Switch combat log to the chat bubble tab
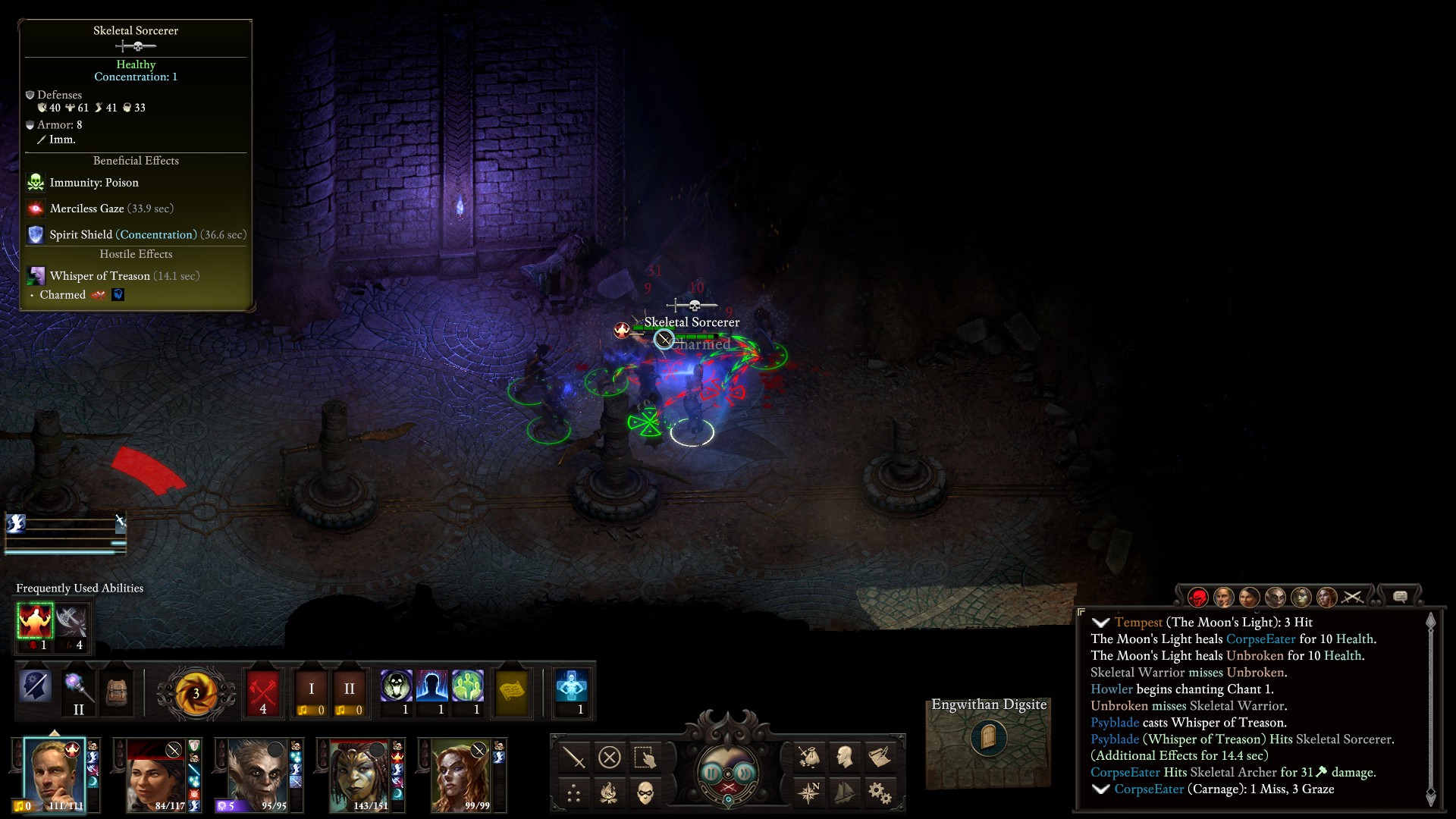 click(x=1400, y=597)
